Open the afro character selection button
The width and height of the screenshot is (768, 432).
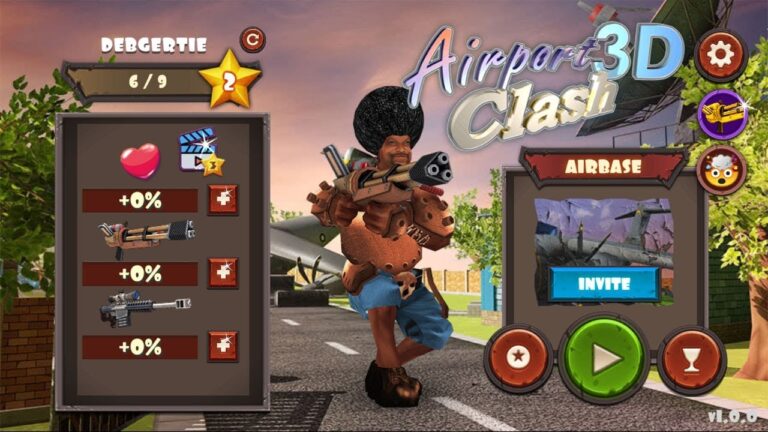(722, 169)
